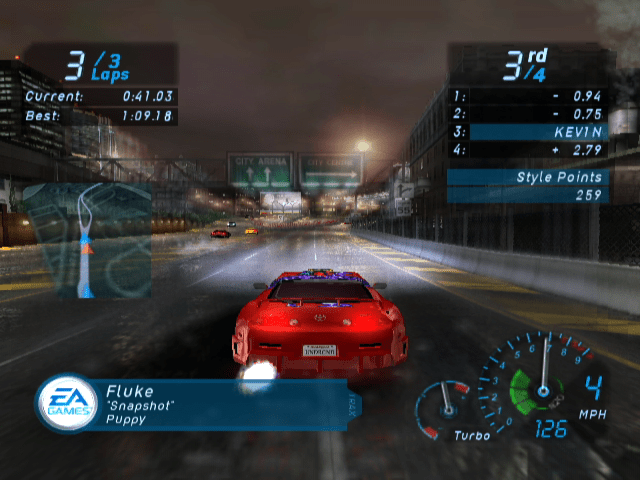
Task: Select the Fluke "Snapshot" song banner
Action: [x=220, y=404]
